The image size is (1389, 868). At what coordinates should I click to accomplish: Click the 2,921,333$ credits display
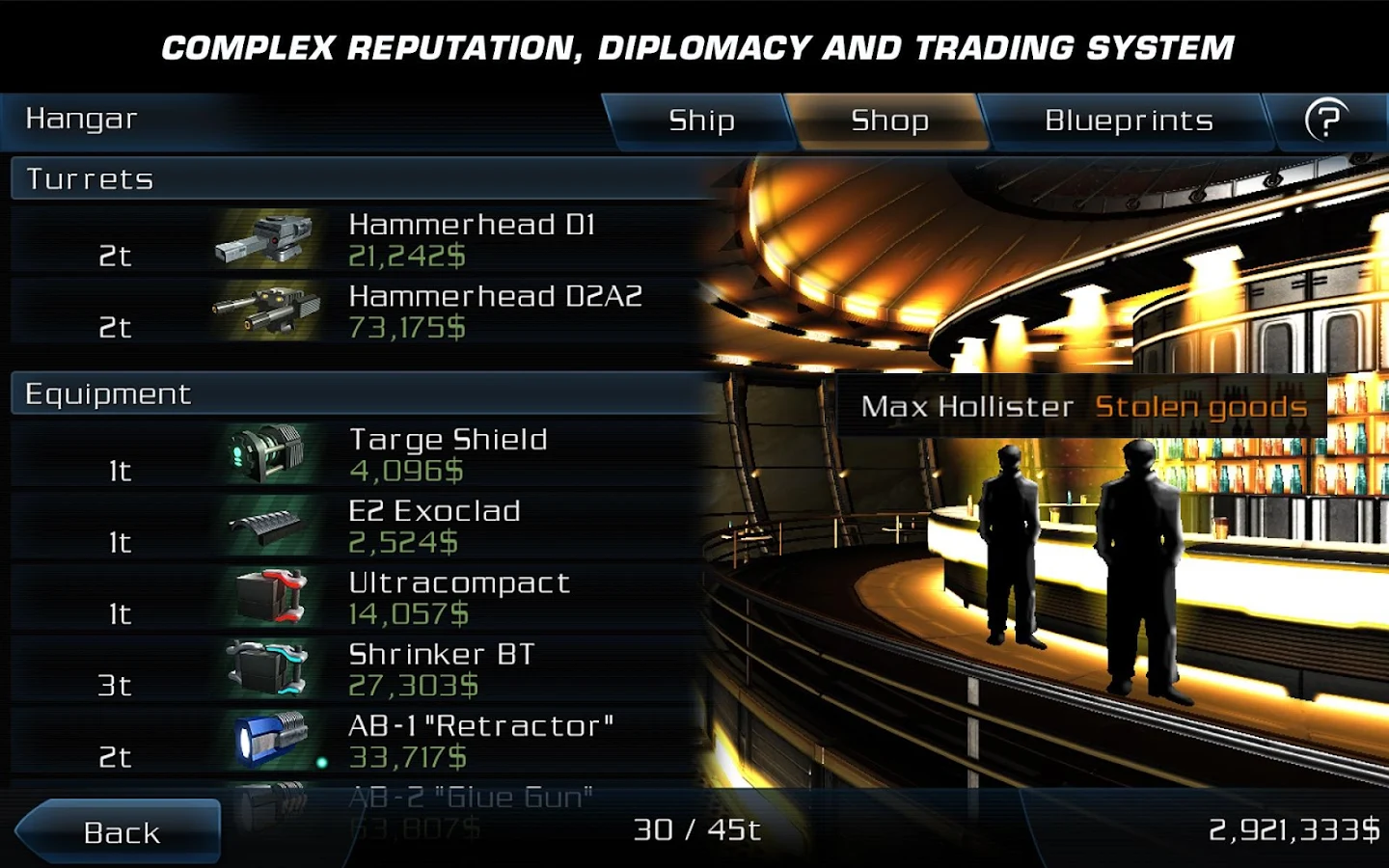(x=1285, y=827)
